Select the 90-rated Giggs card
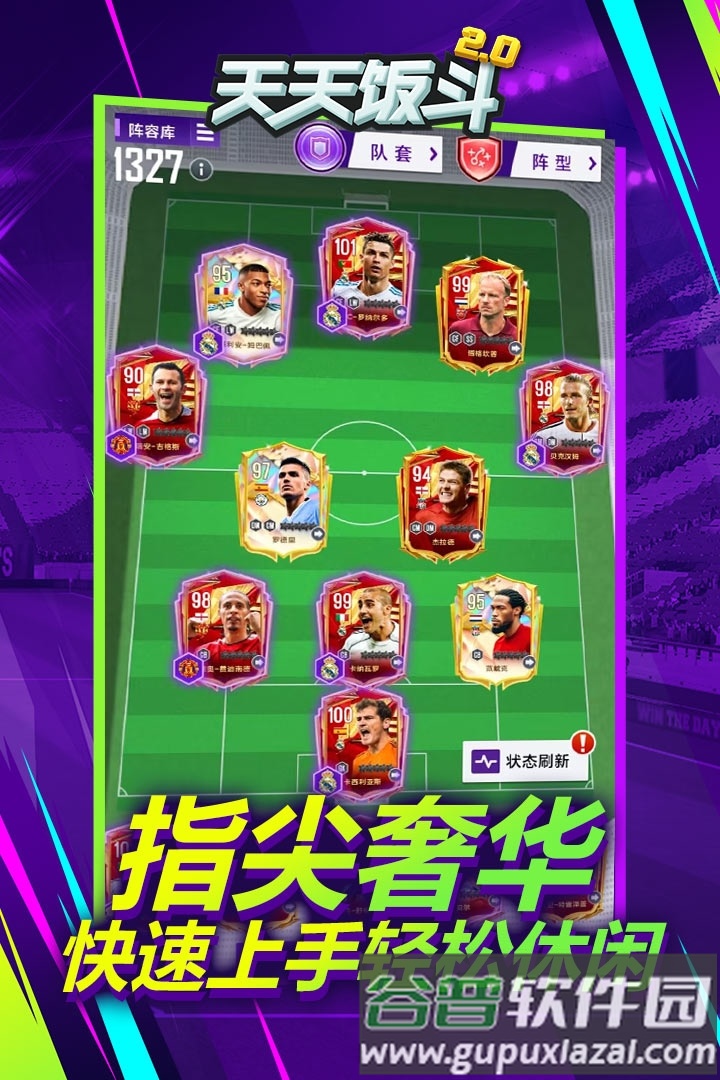 (x=157, y=404)
